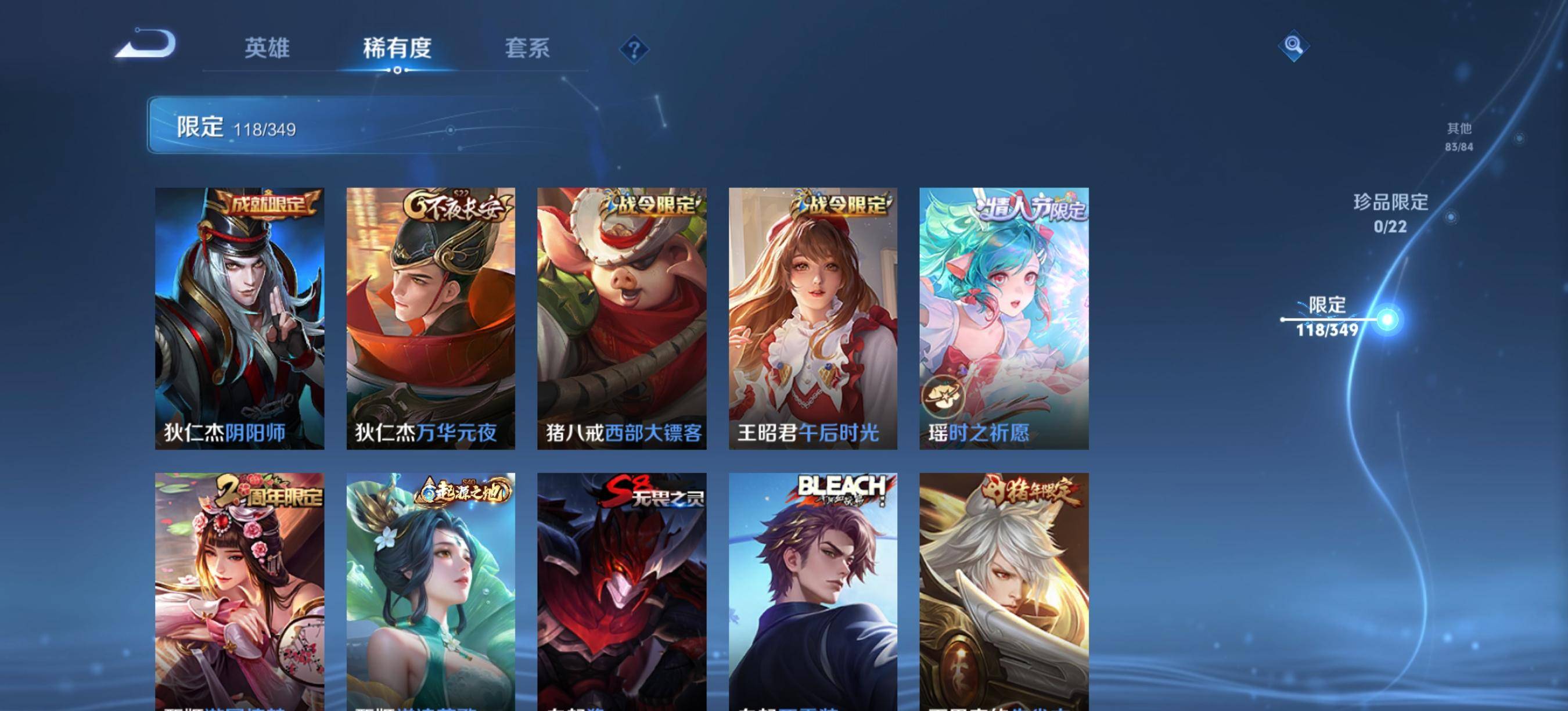
Task: Open the 2周年限定 skin card
Action: pyautogui.click(x=239, y=591)
